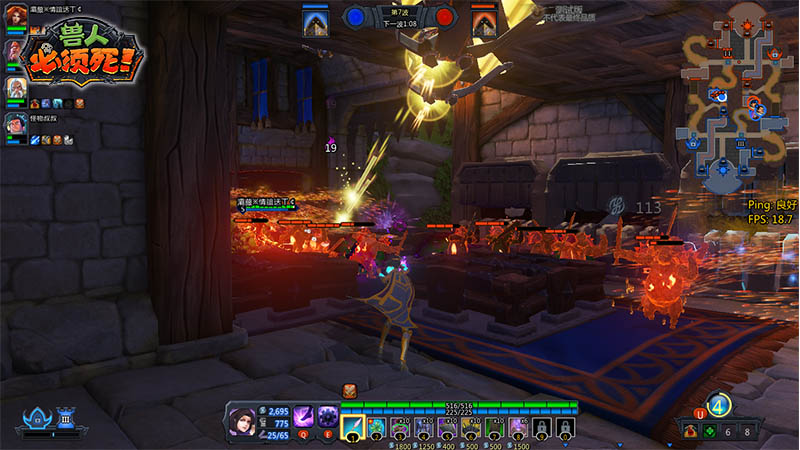Select the green trap in hotbar slot 7
Viewport: 800px width, 450px height.
click(x=494, y=427)
